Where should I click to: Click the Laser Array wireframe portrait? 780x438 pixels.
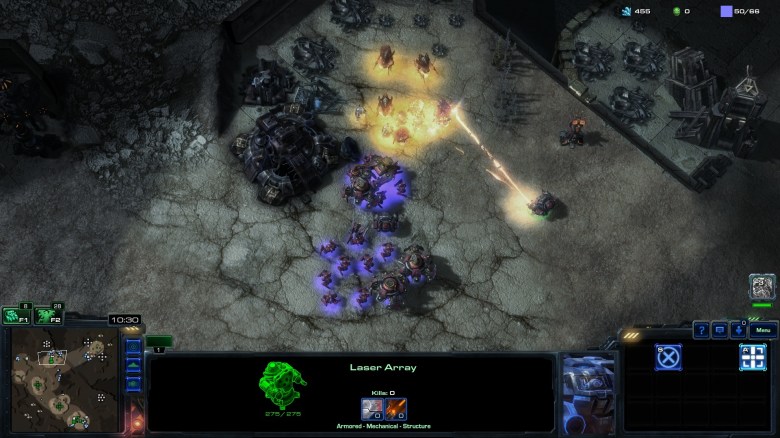point(283,386)
